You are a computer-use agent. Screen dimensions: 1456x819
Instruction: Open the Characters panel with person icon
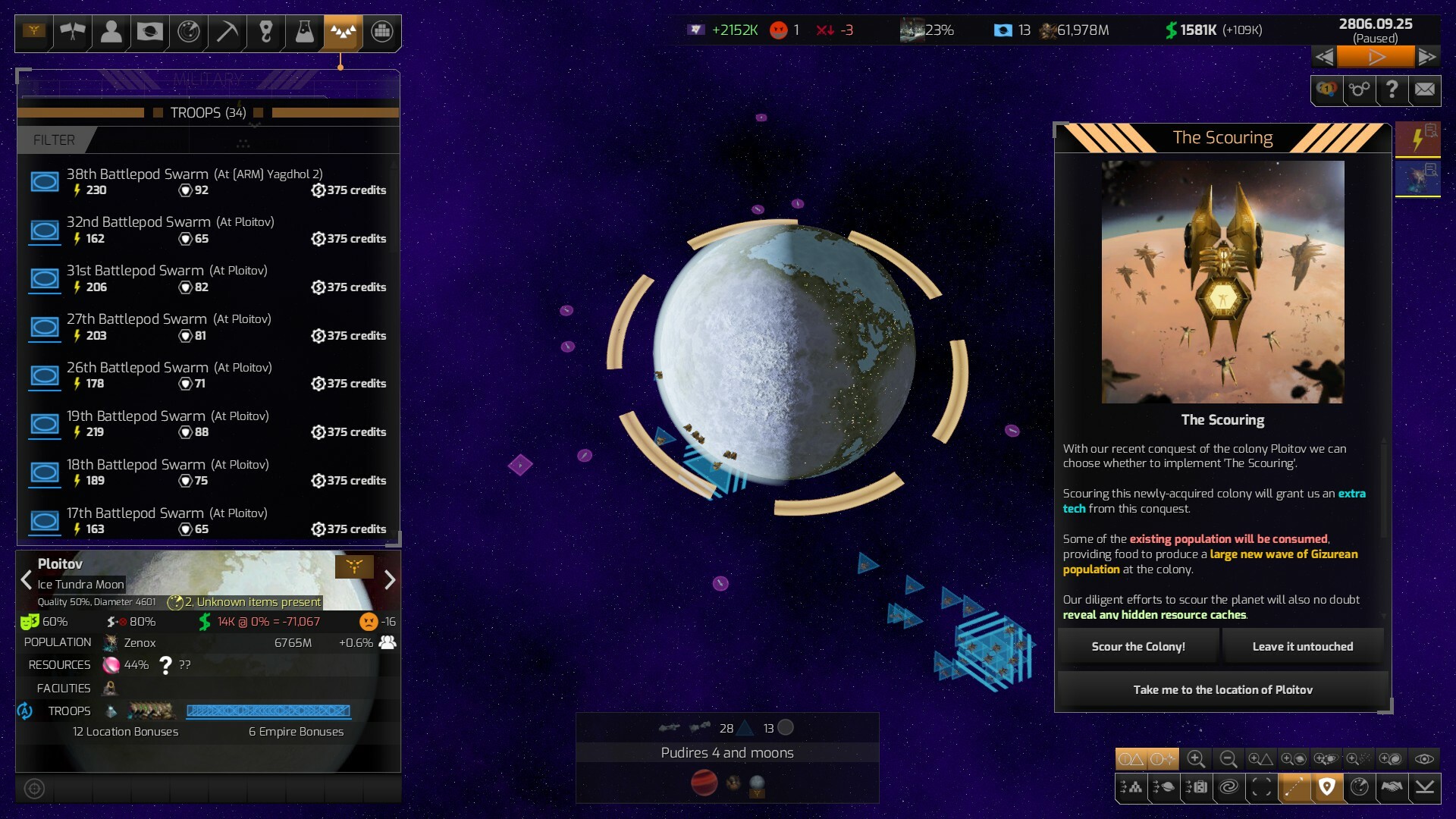[x=112, y=33]
